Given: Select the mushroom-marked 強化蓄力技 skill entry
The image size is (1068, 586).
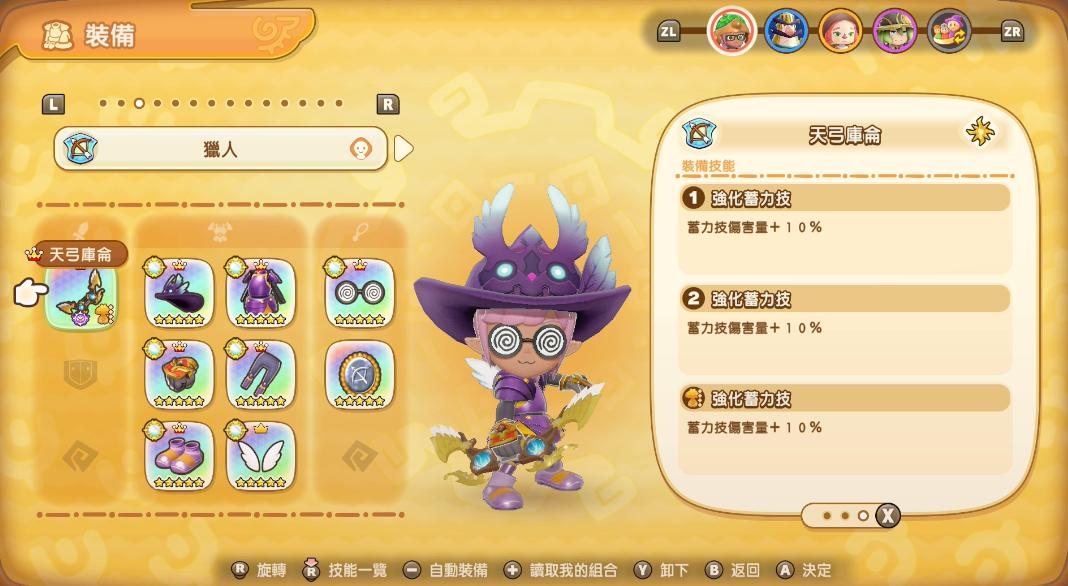Looking at the screenshot, I should 845,398.
